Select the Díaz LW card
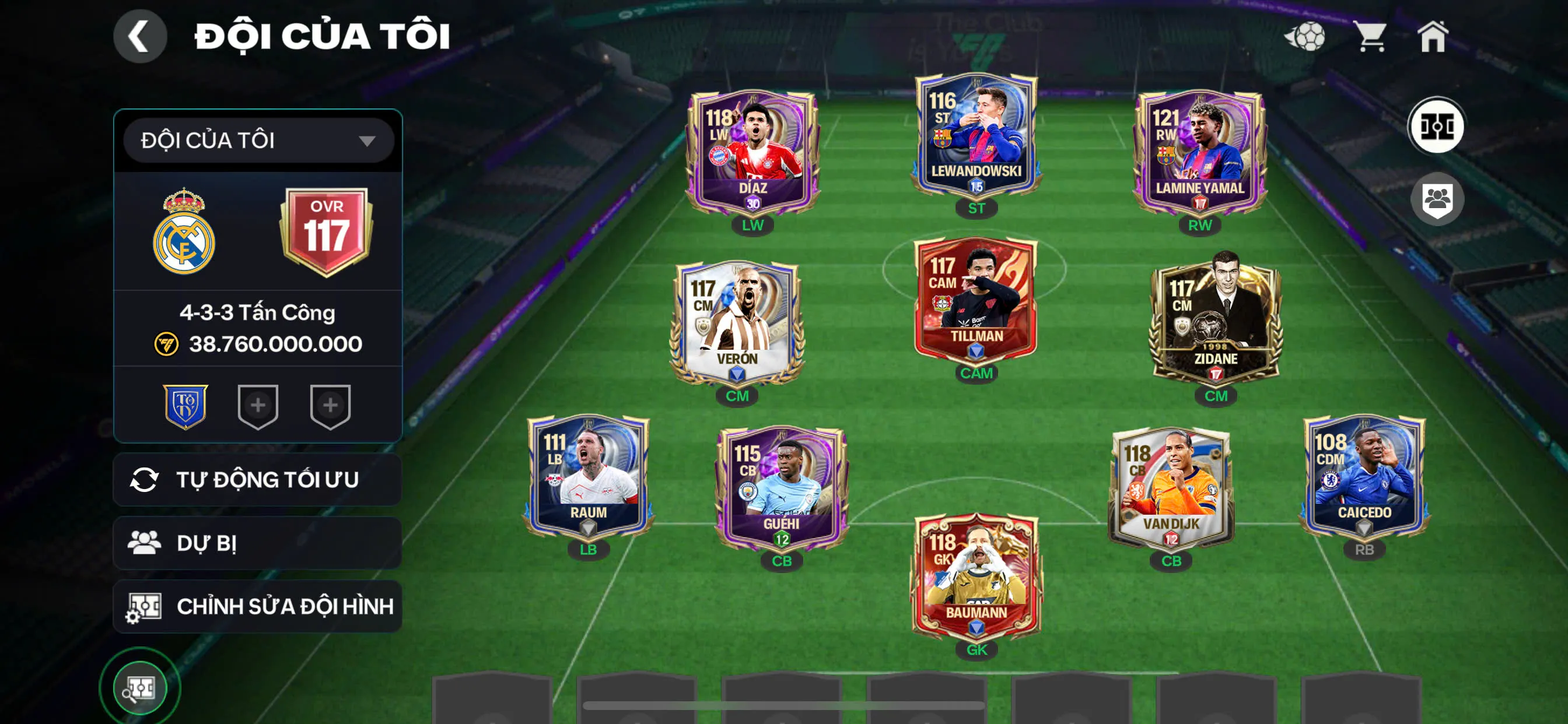 click(x=752, y=152)
